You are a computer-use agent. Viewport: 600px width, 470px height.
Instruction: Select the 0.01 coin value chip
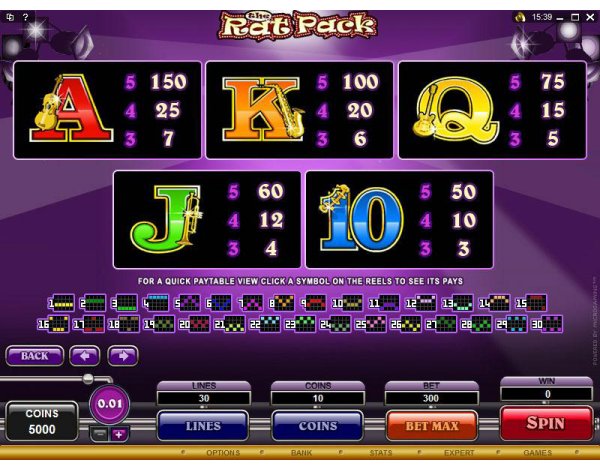[108, 405]
